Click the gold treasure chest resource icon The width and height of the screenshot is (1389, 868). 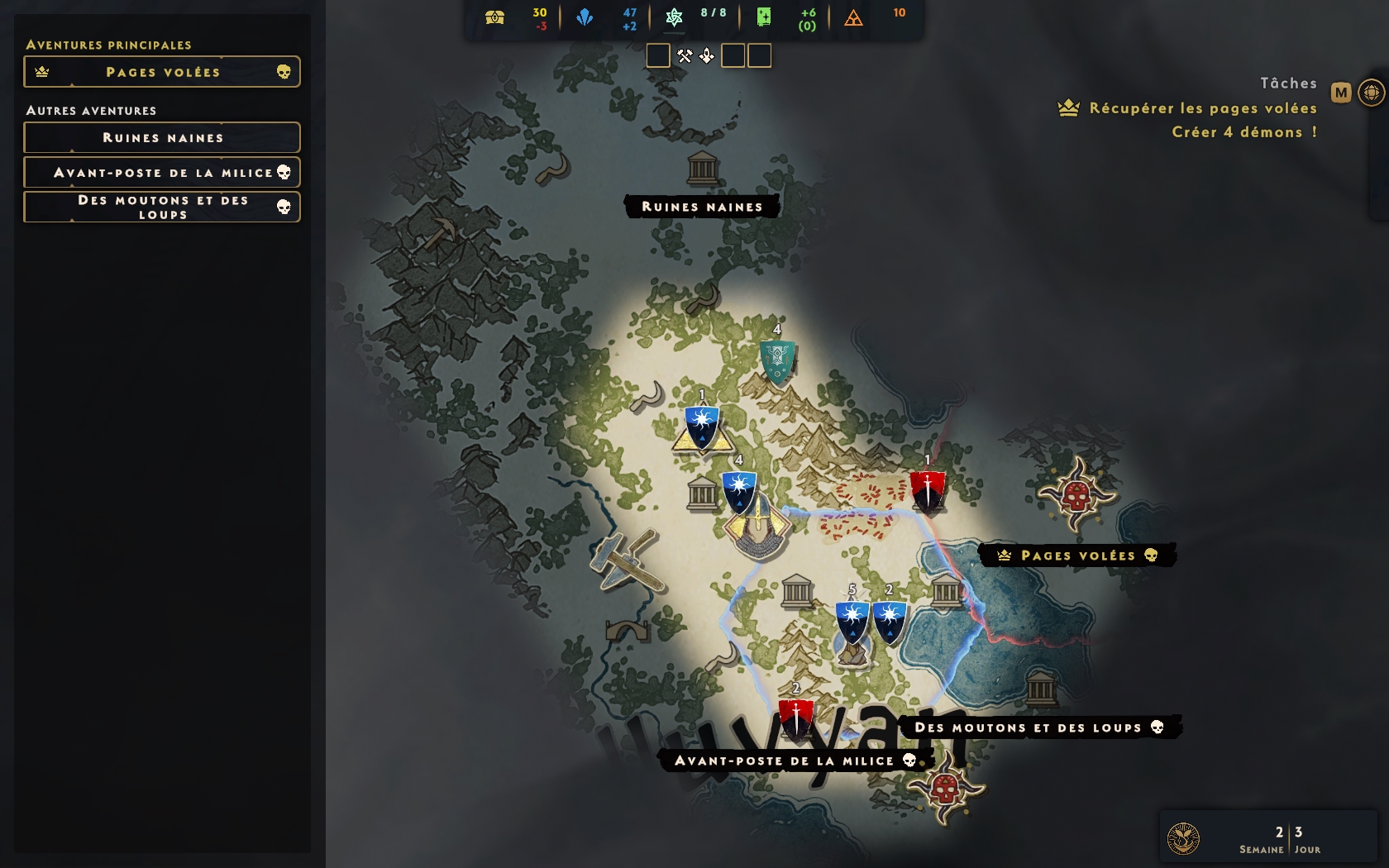pos(495,17)
